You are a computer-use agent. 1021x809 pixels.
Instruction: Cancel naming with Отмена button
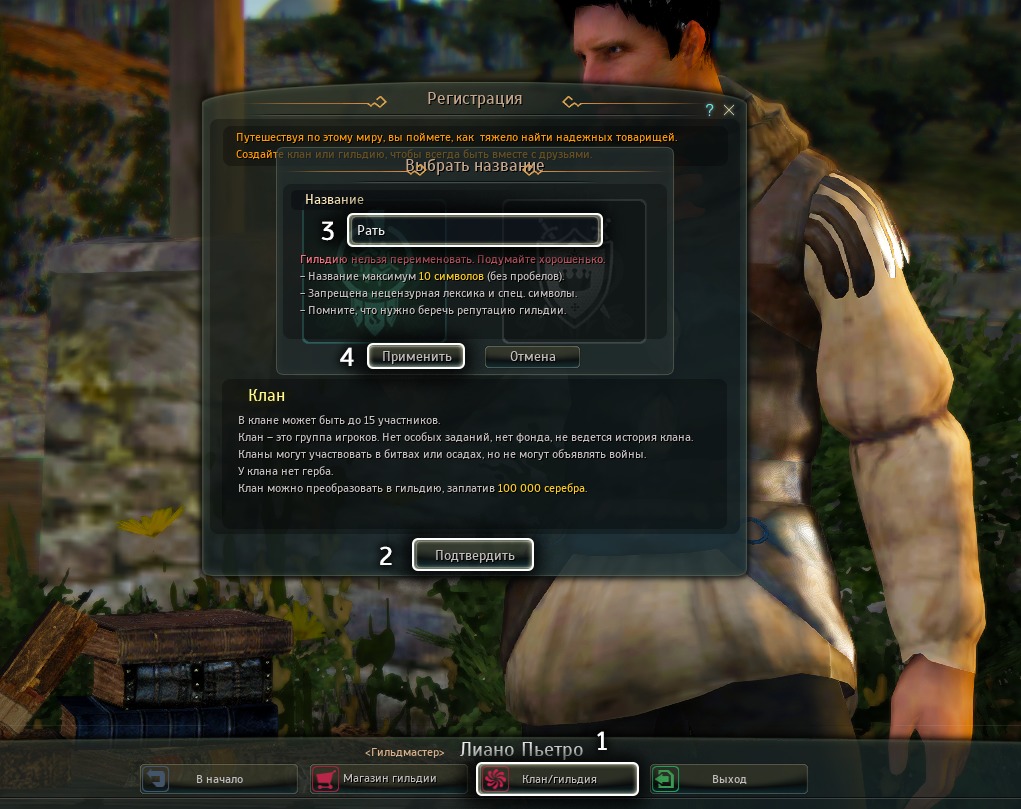pyautogui.click(x=532, y=356)
